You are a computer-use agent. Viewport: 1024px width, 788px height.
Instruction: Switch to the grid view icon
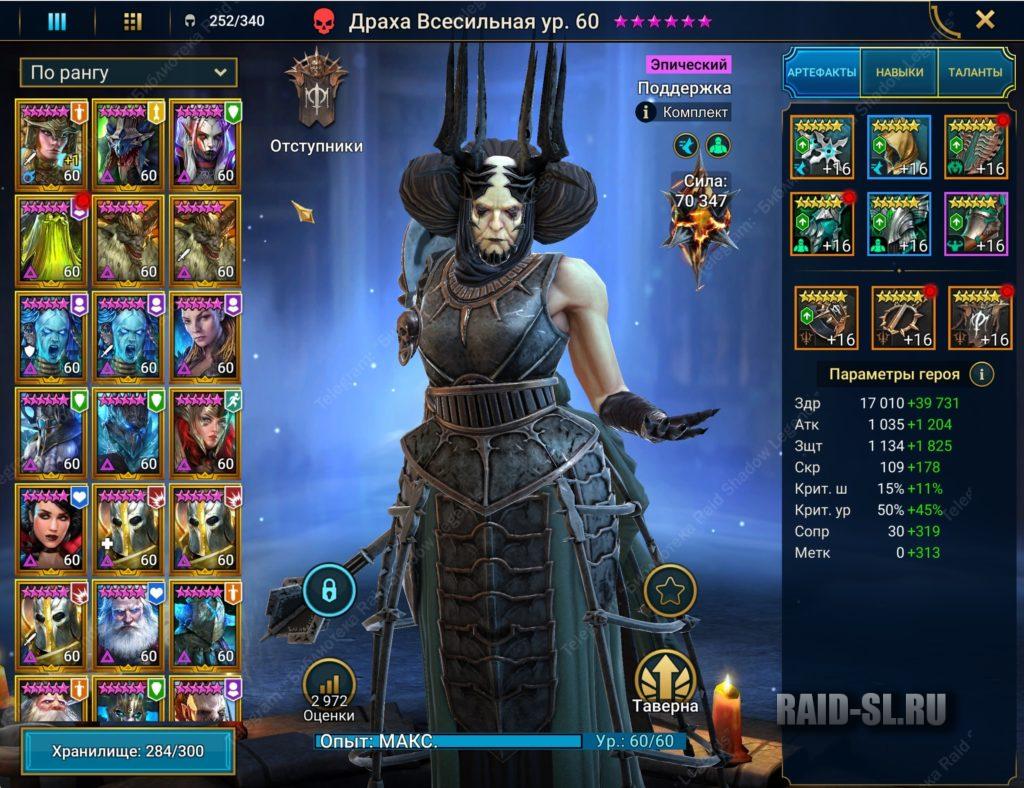pyautogui.click(x=132, y=21)
